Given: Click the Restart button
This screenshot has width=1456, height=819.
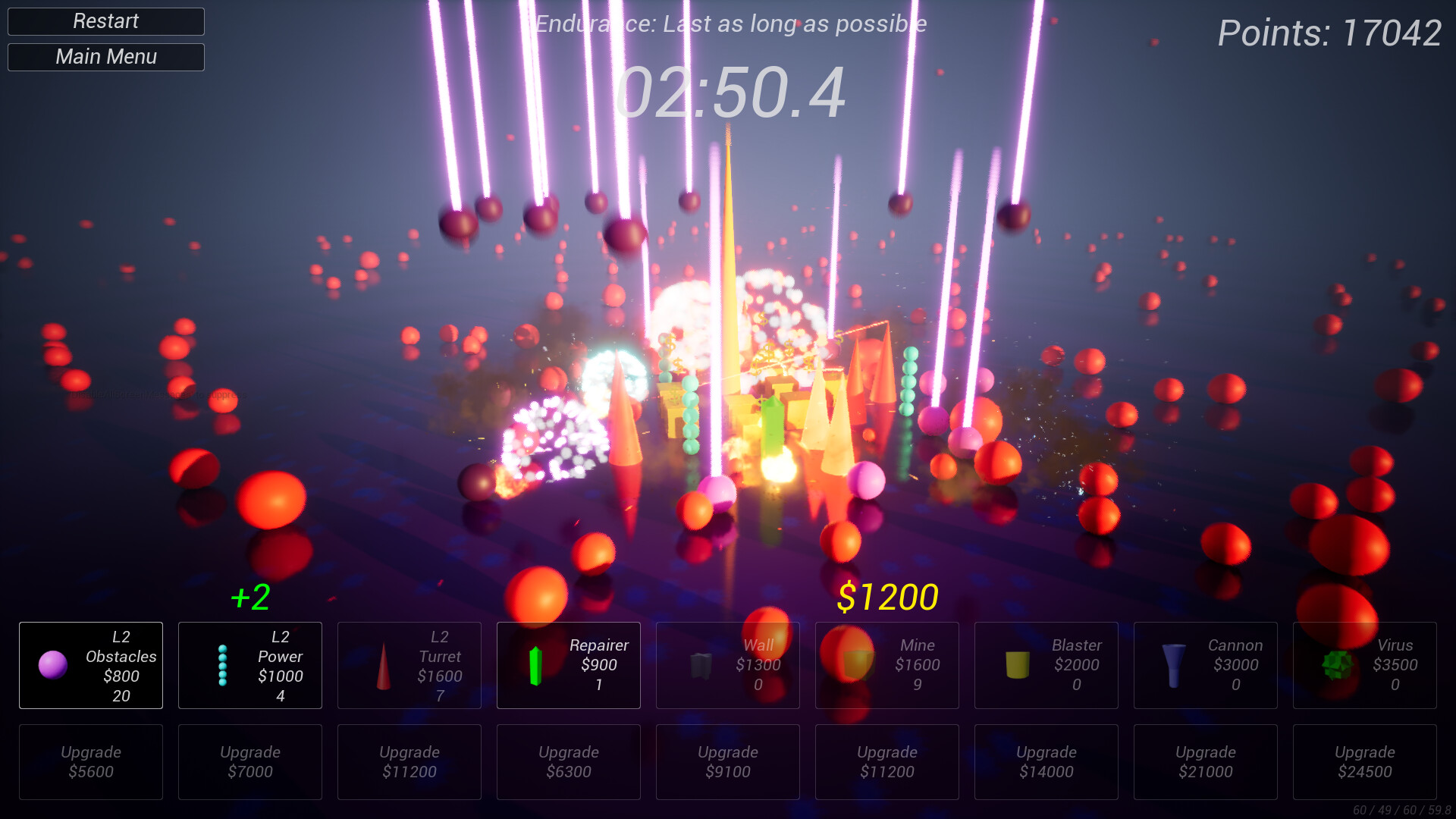Looking at the screenshot, I should (x=105, y=20).
